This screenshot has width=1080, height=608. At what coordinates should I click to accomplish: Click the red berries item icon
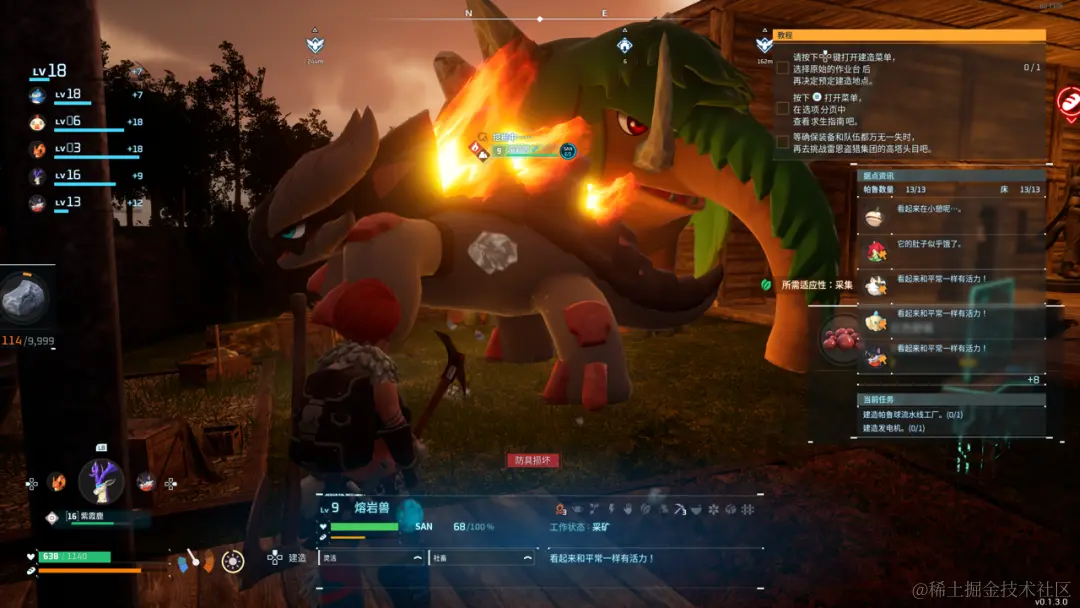[838, 341]
